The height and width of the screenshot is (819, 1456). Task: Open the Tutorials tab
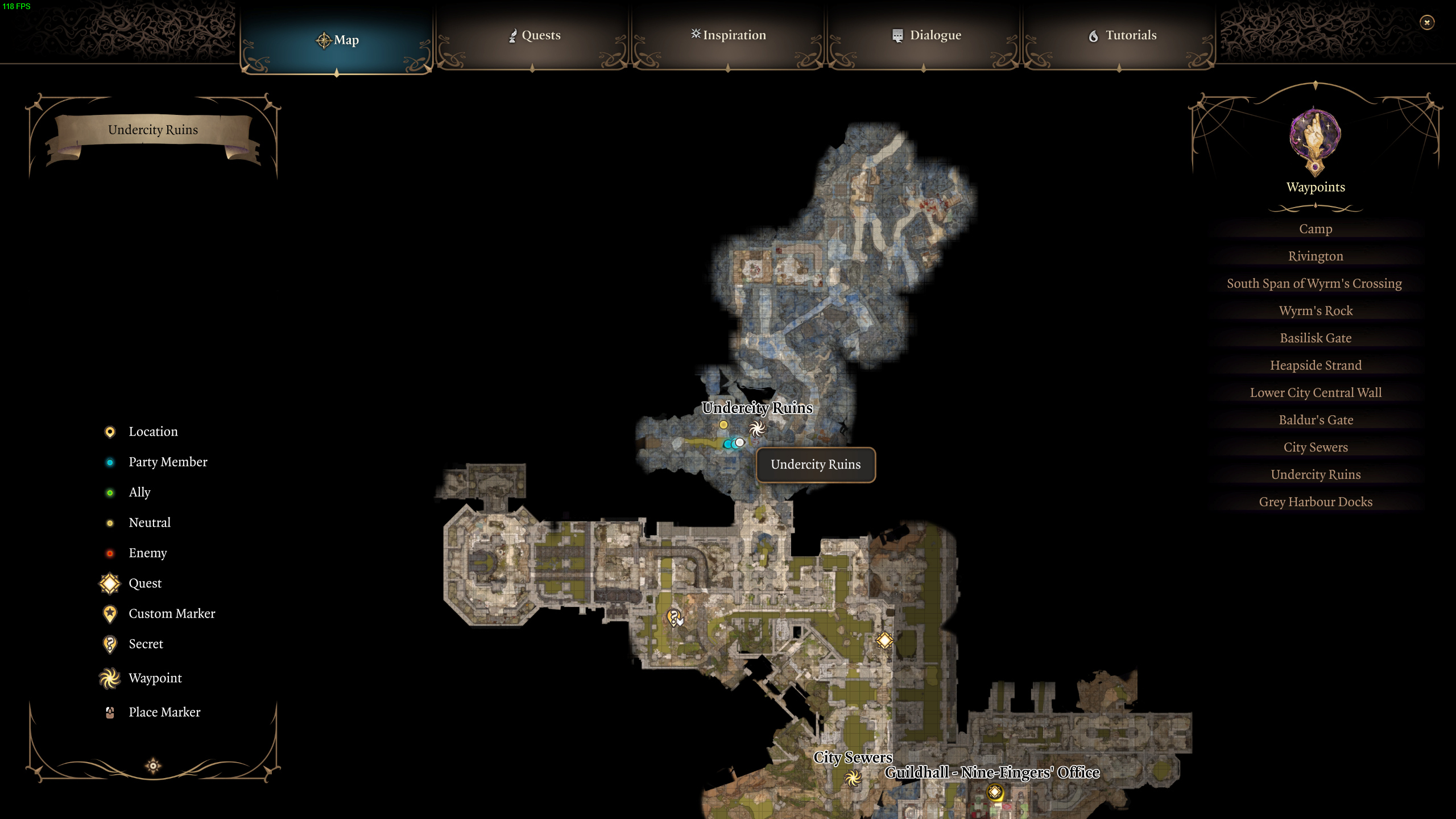[x=1123, y=35]
